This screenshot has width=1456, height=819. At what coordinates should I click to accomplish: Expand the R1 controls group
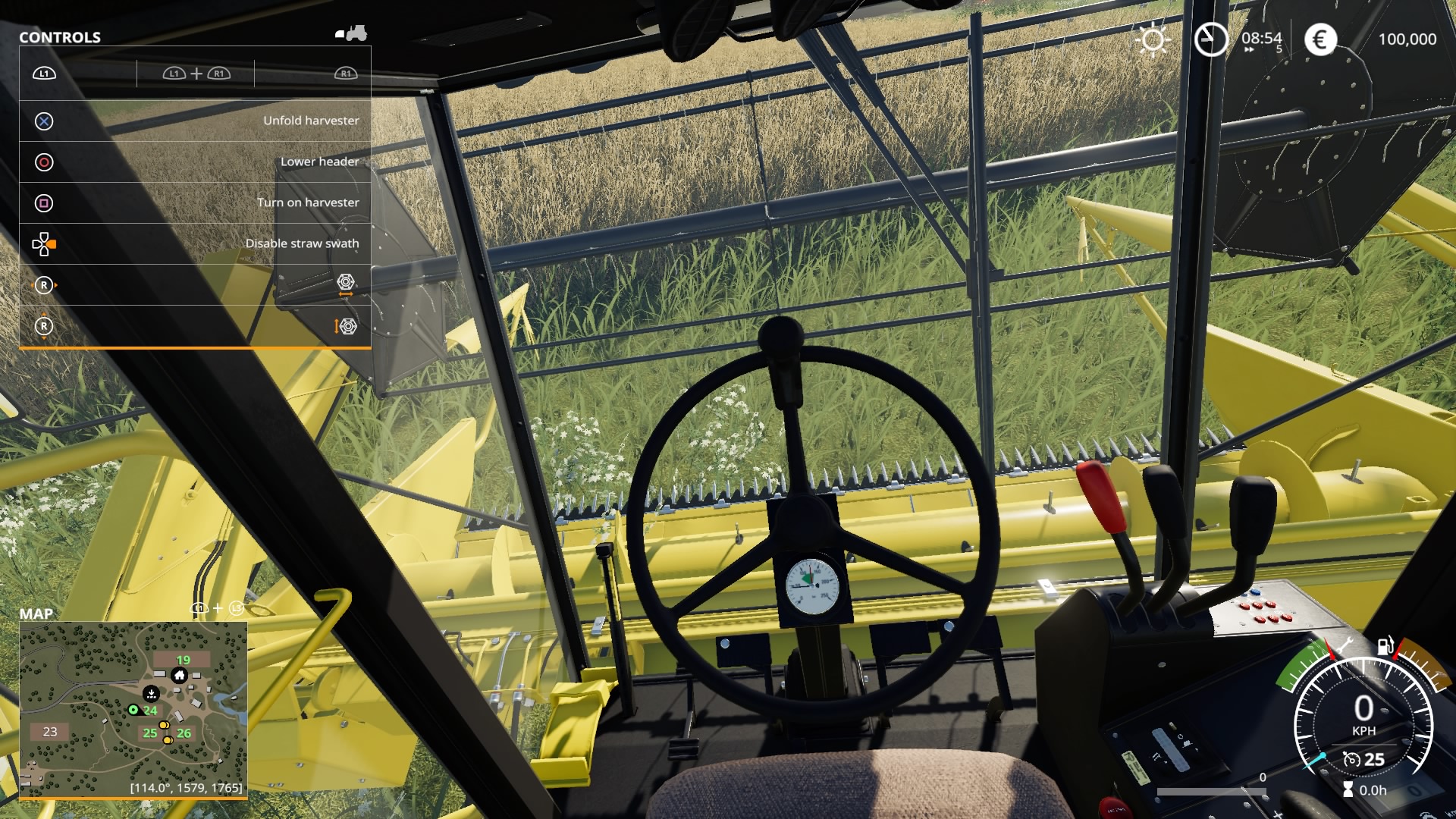click(345, 74)
